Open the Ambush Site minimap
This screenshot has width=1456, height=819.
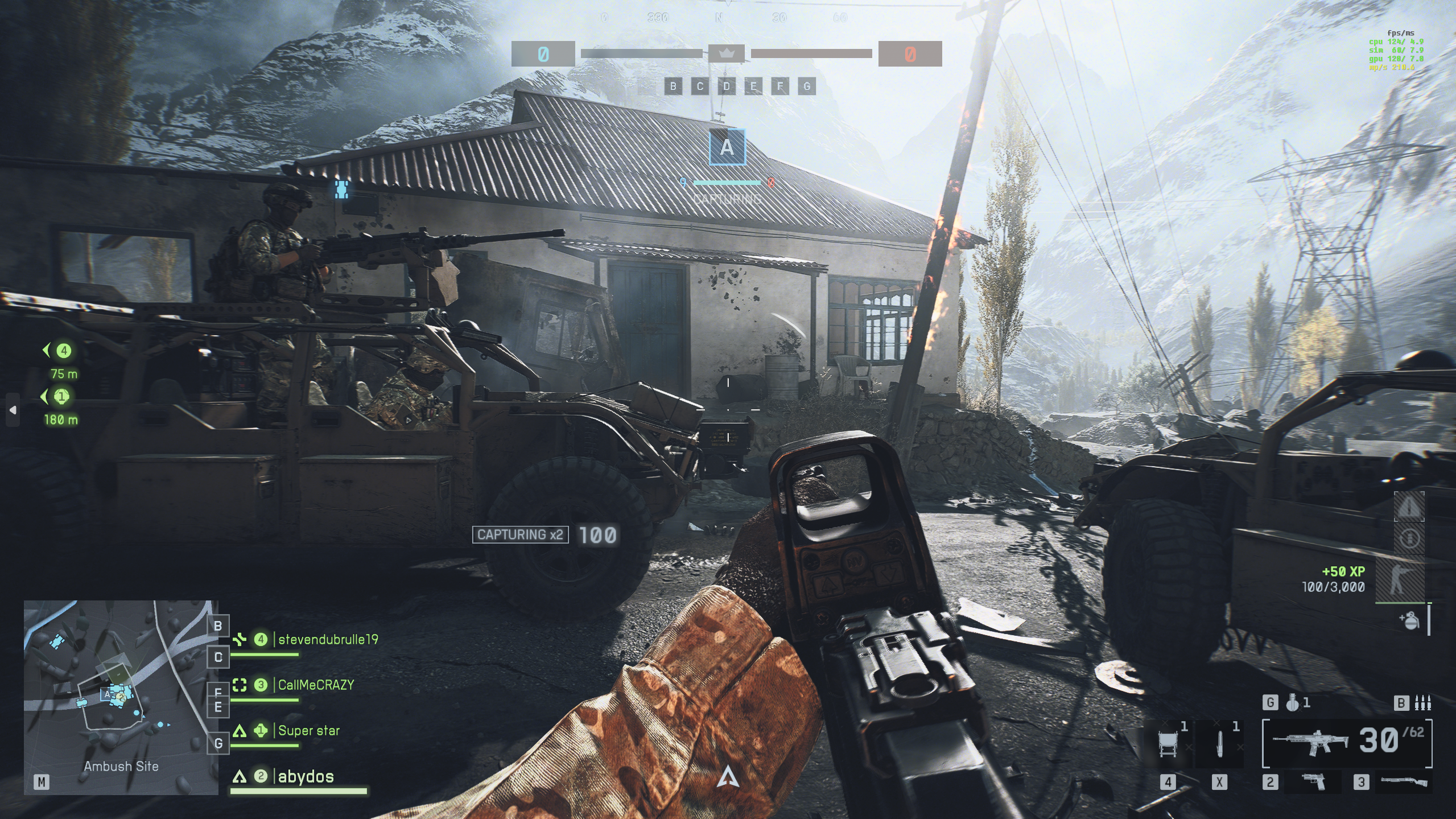tap(121, 697)
